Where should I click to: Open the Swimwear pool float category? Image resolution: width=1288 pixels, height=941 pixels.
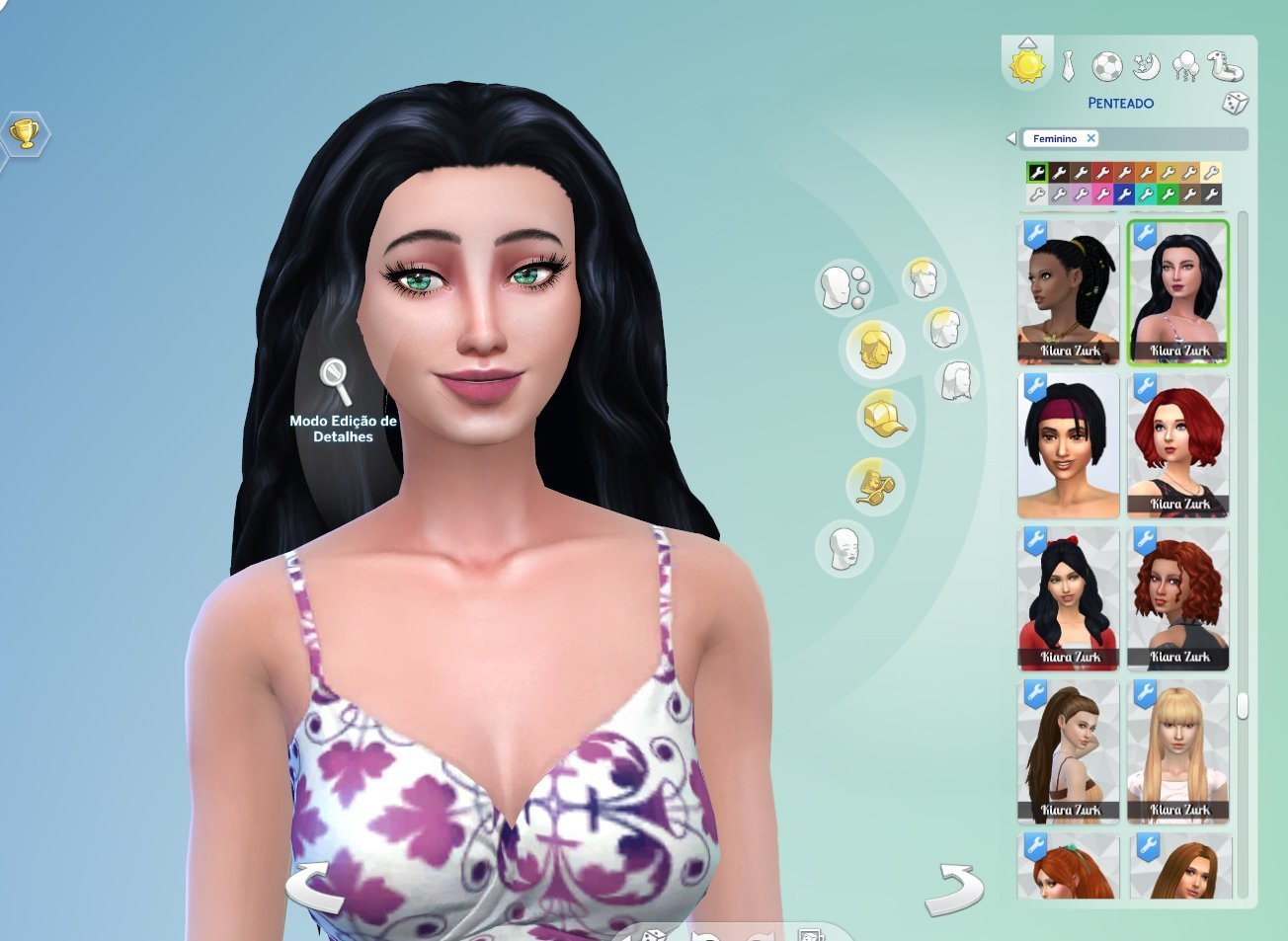coord(1225,67)
